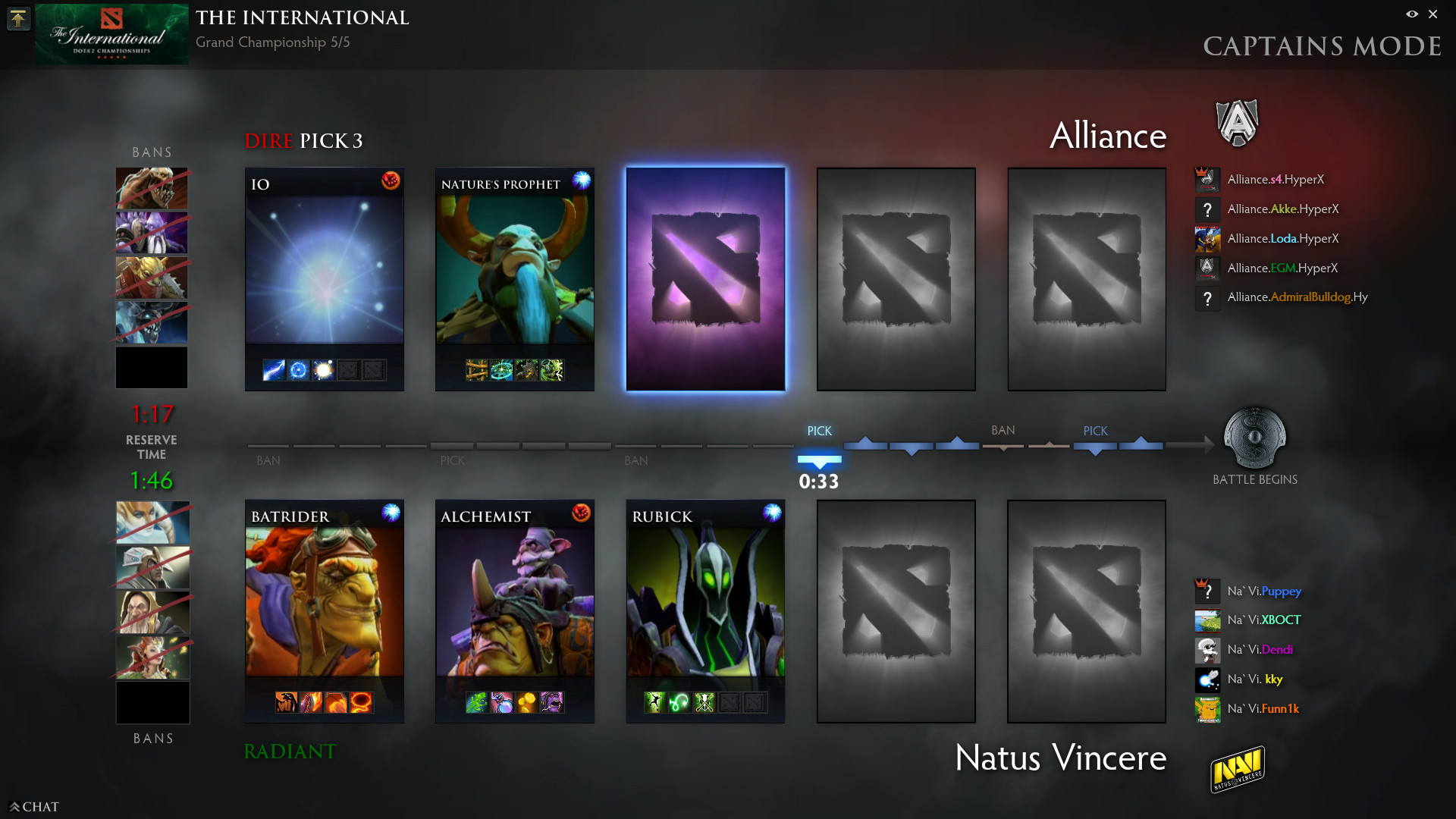Select the Io hero card
The image size is (1456, 819).
324,279
